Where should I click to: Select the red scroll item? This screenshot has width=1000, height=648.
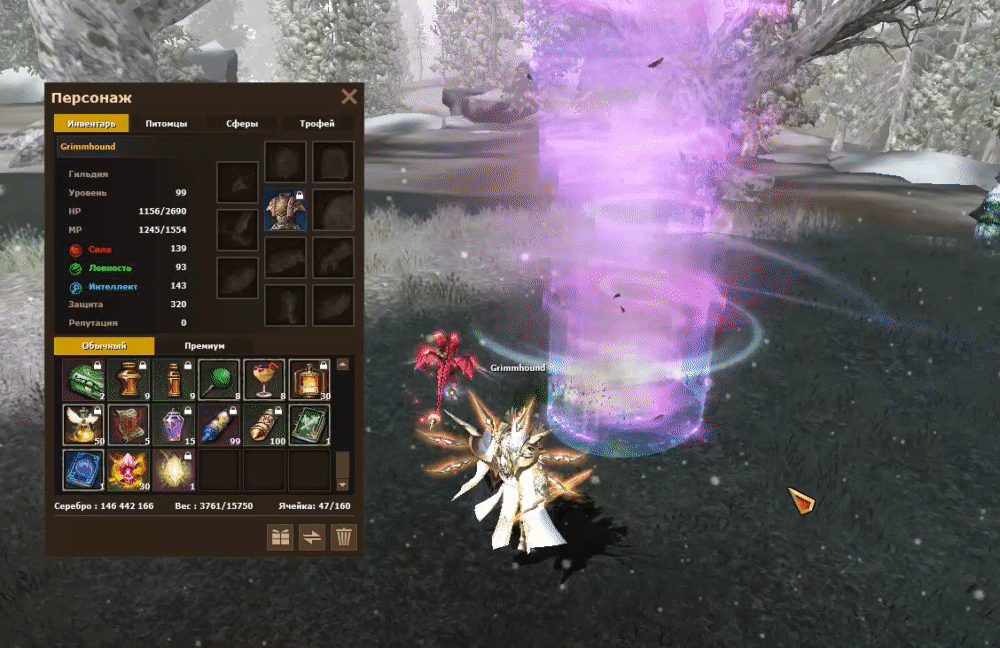[128, 425]
